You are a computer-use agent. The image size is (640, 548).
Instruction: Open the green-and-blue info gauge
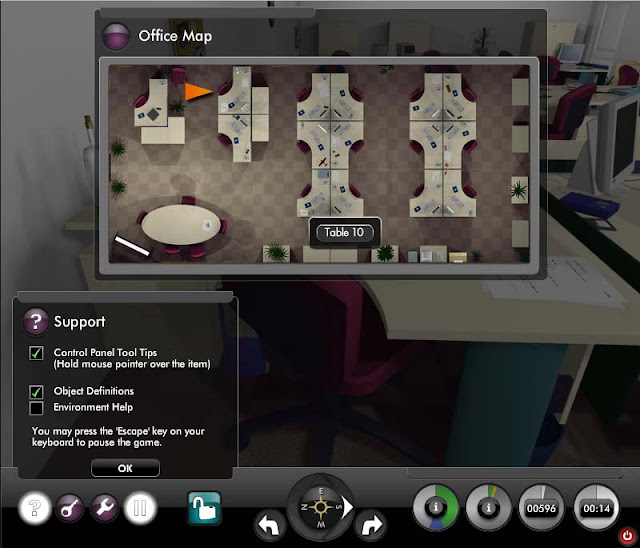point(437,508)
